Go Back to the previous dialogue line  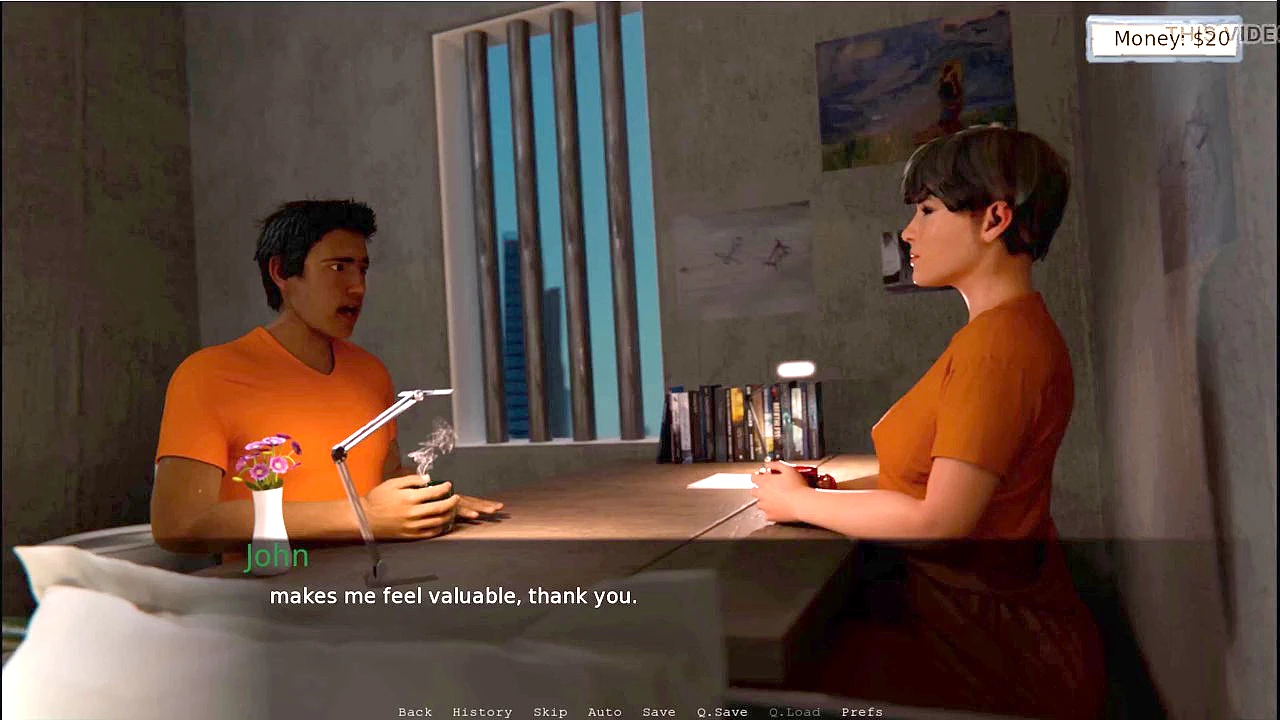(415, 712)
